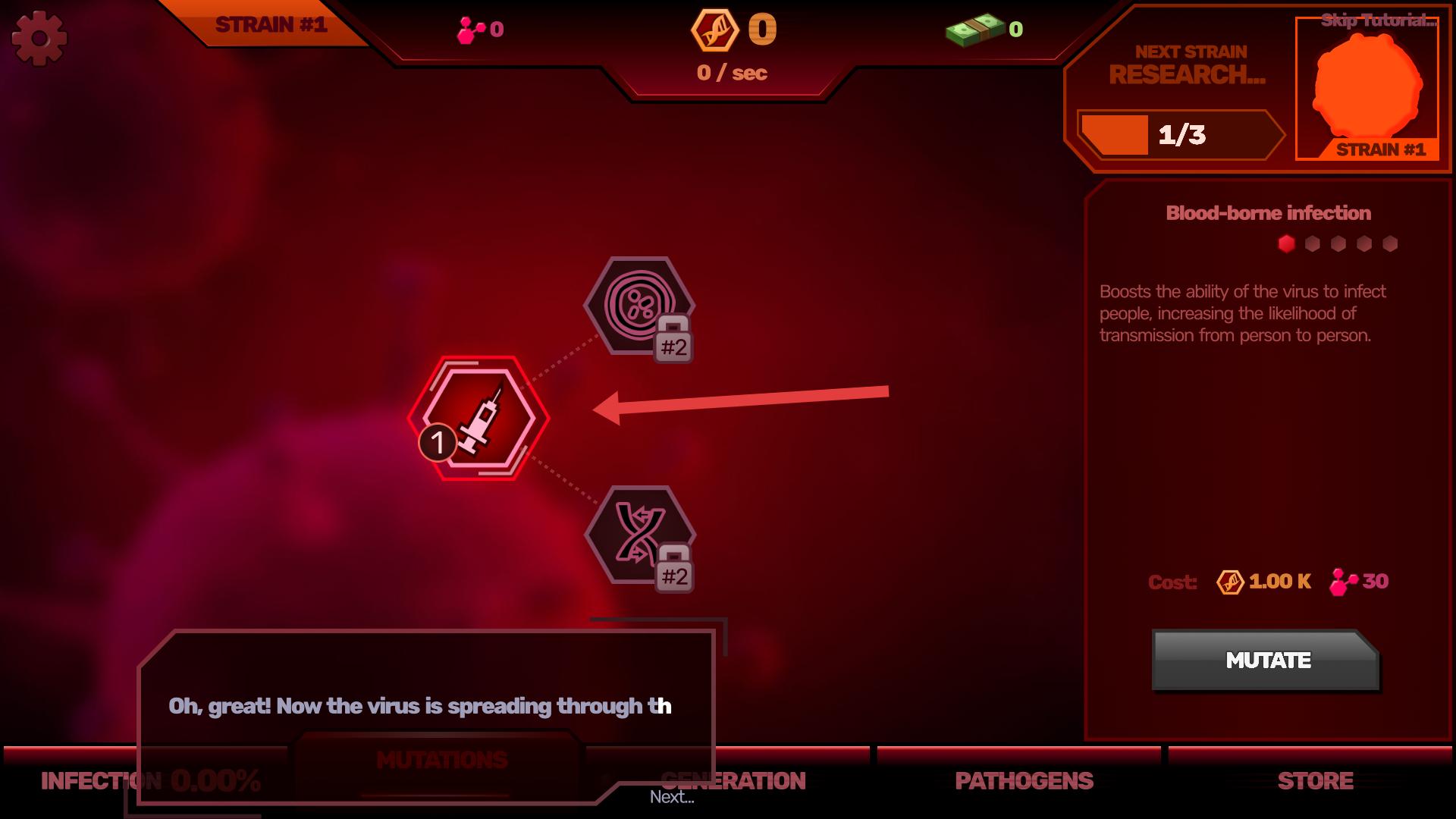Select the Strain #1 header tab
The width and height of the screenshot is (1456, 819).
tap(271, 25)
